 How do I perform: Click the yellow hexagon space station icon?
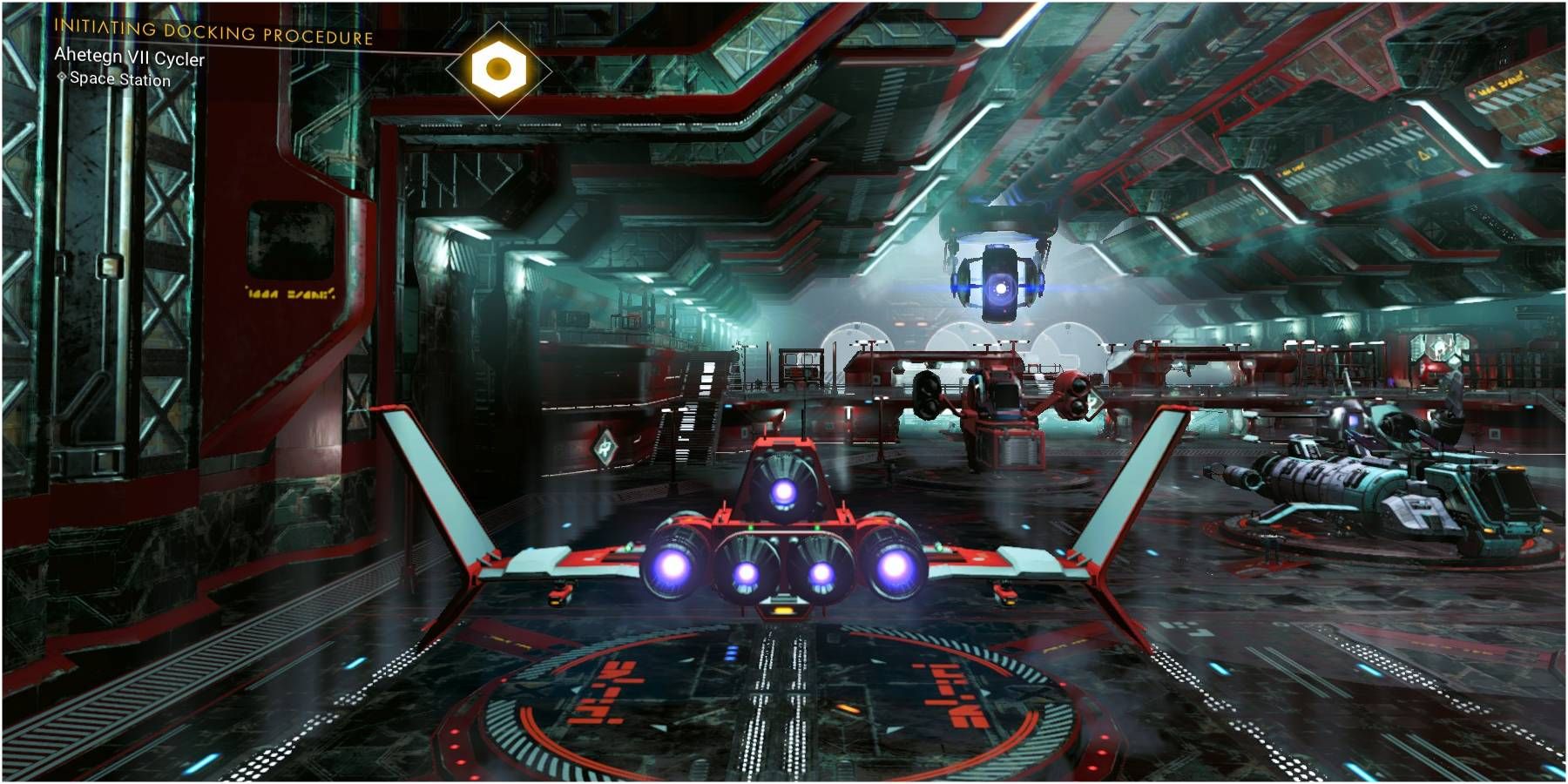point(498,69)
